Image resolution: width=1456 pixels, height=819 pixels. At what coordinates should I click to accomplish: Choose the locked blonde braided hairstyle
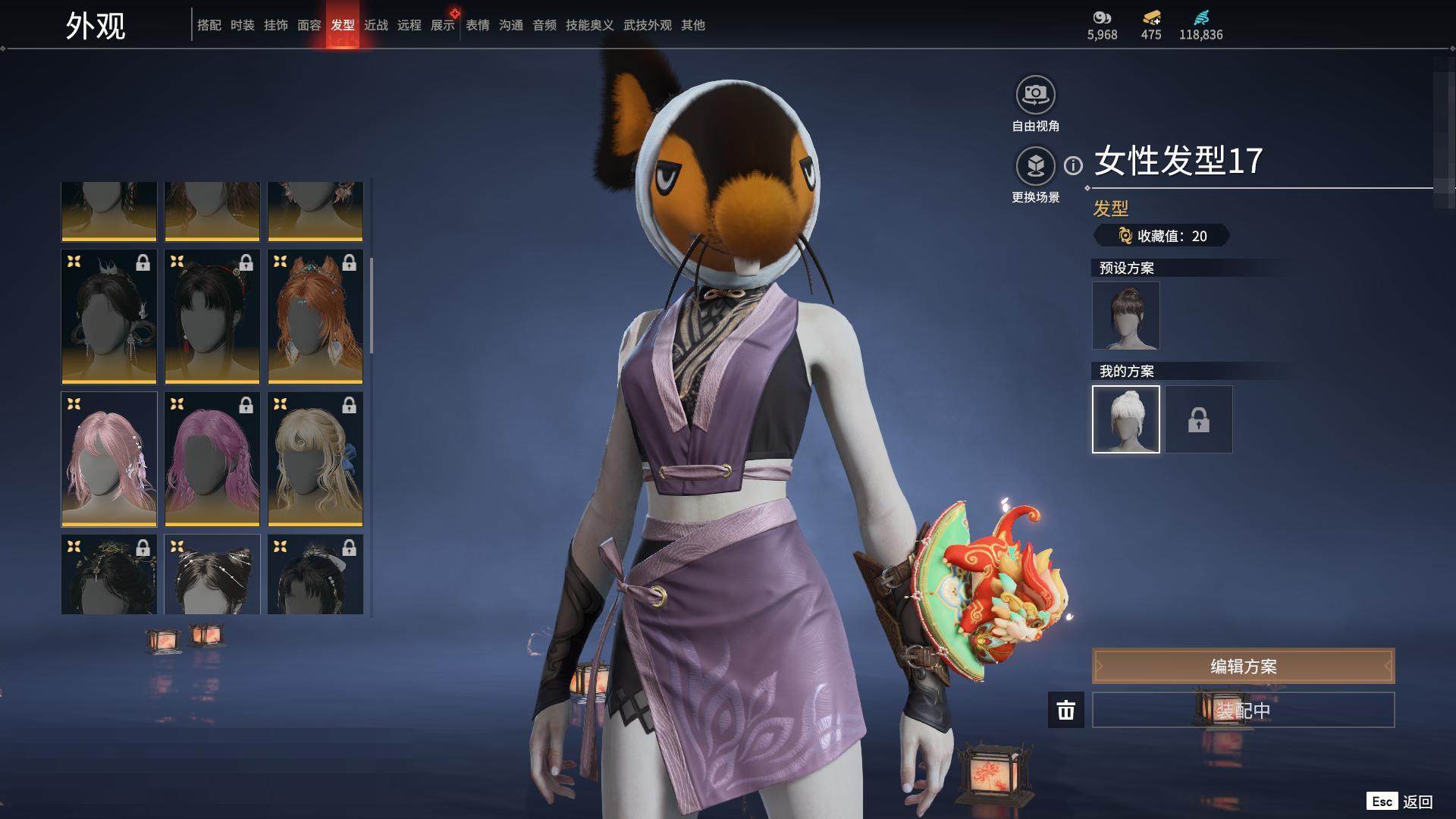(x=315, y=459)
